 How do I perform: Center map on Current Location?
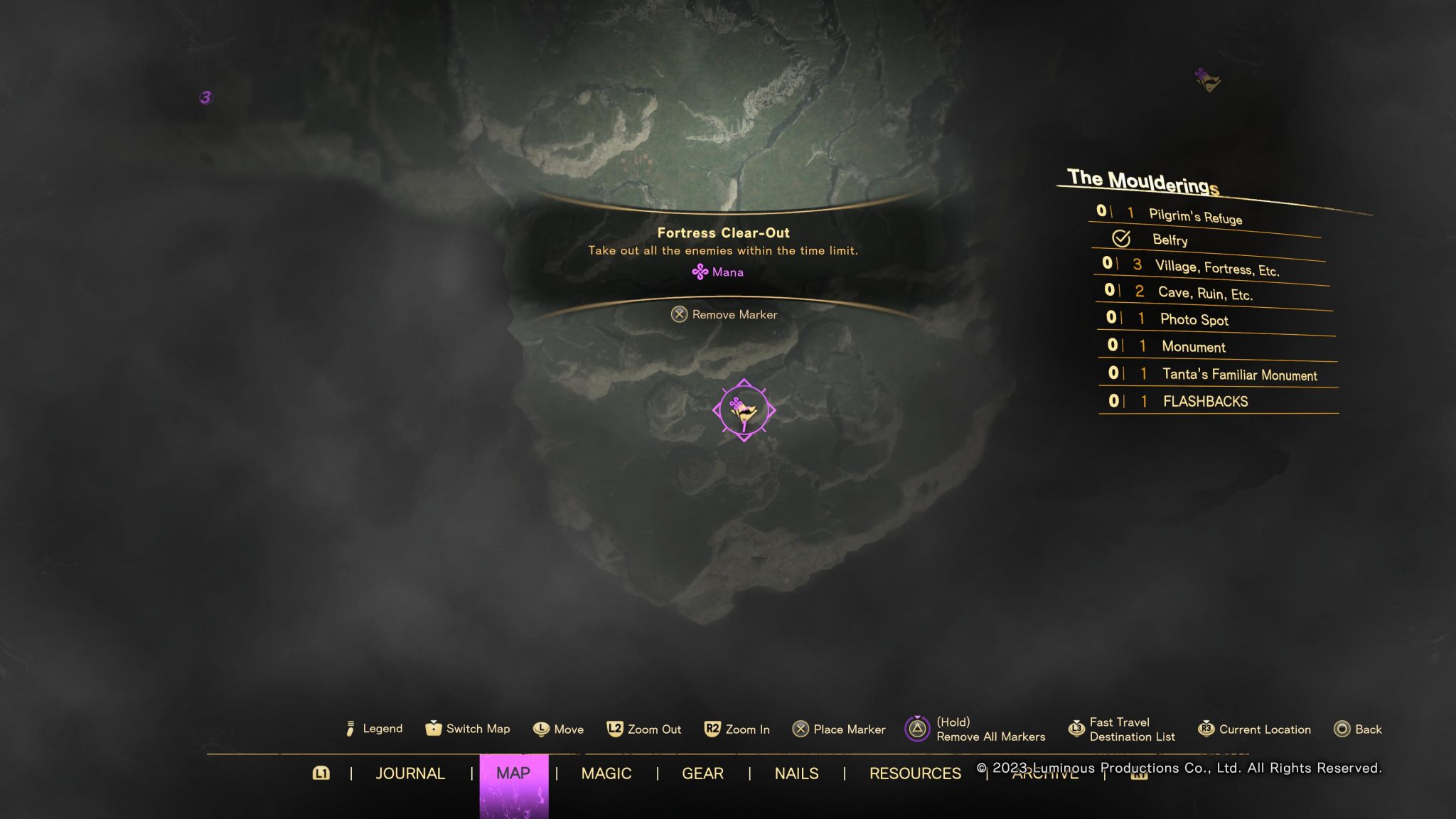coord(1255,729)
